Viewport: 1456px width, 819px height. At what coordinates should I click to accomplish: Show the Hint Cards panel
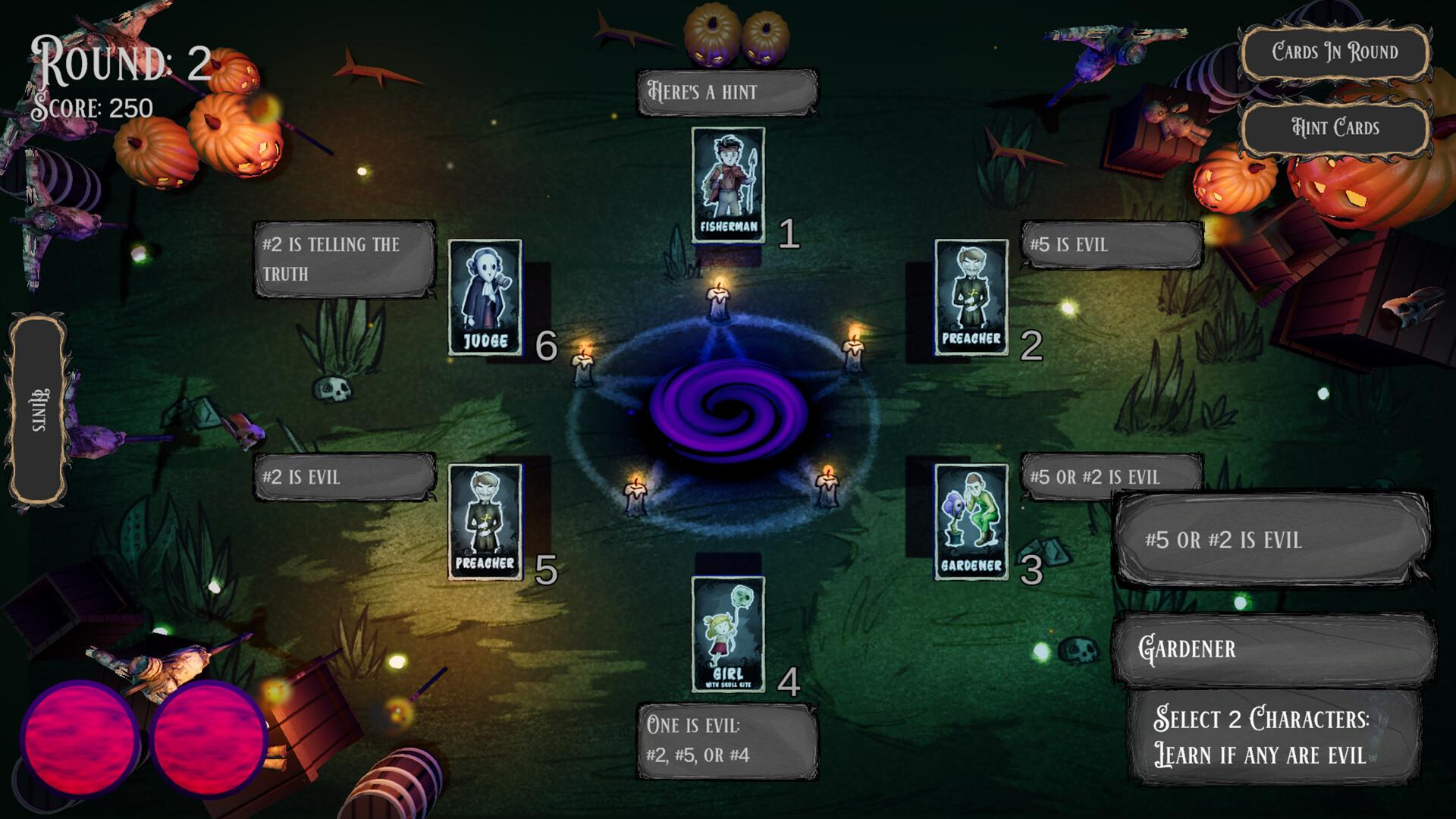pos(1334,127)
